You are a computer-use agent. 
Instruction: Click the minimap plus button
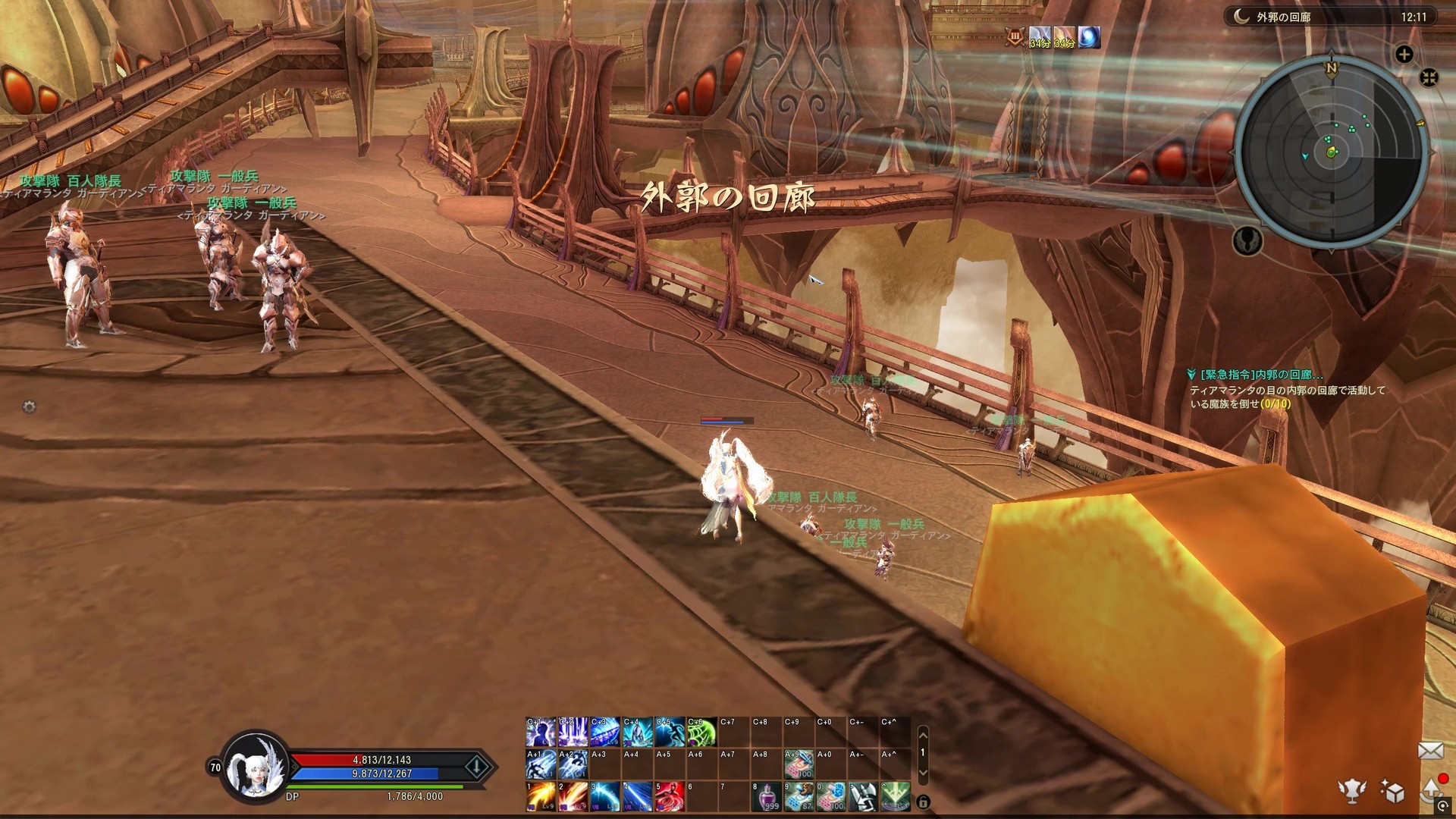[1404, 54]
